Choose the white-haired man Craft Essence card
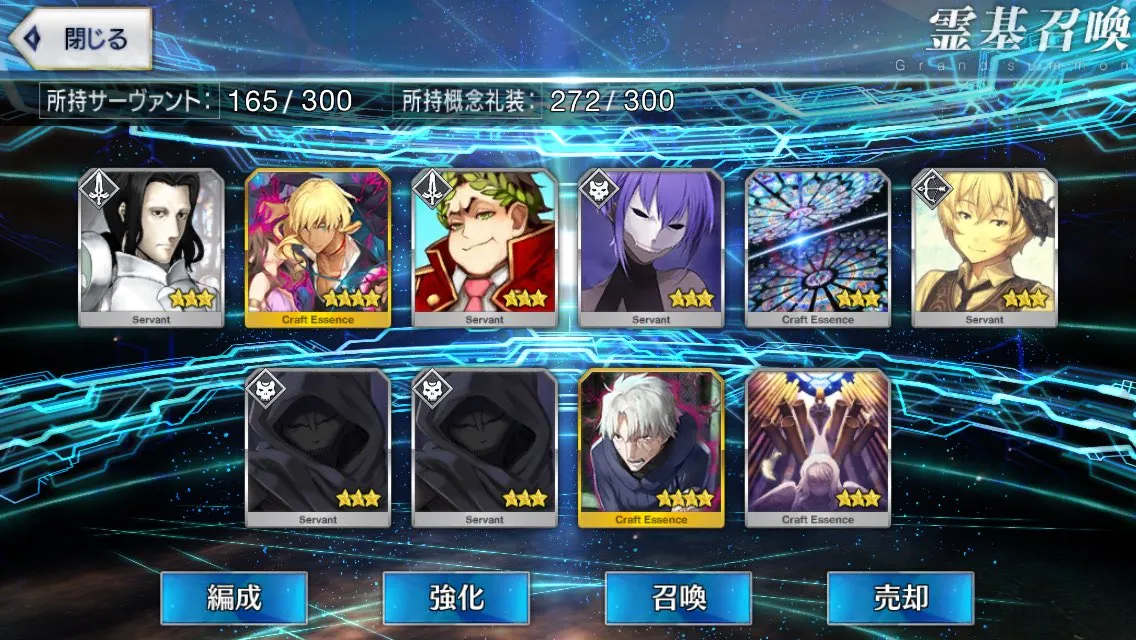 tap(651, 447)
